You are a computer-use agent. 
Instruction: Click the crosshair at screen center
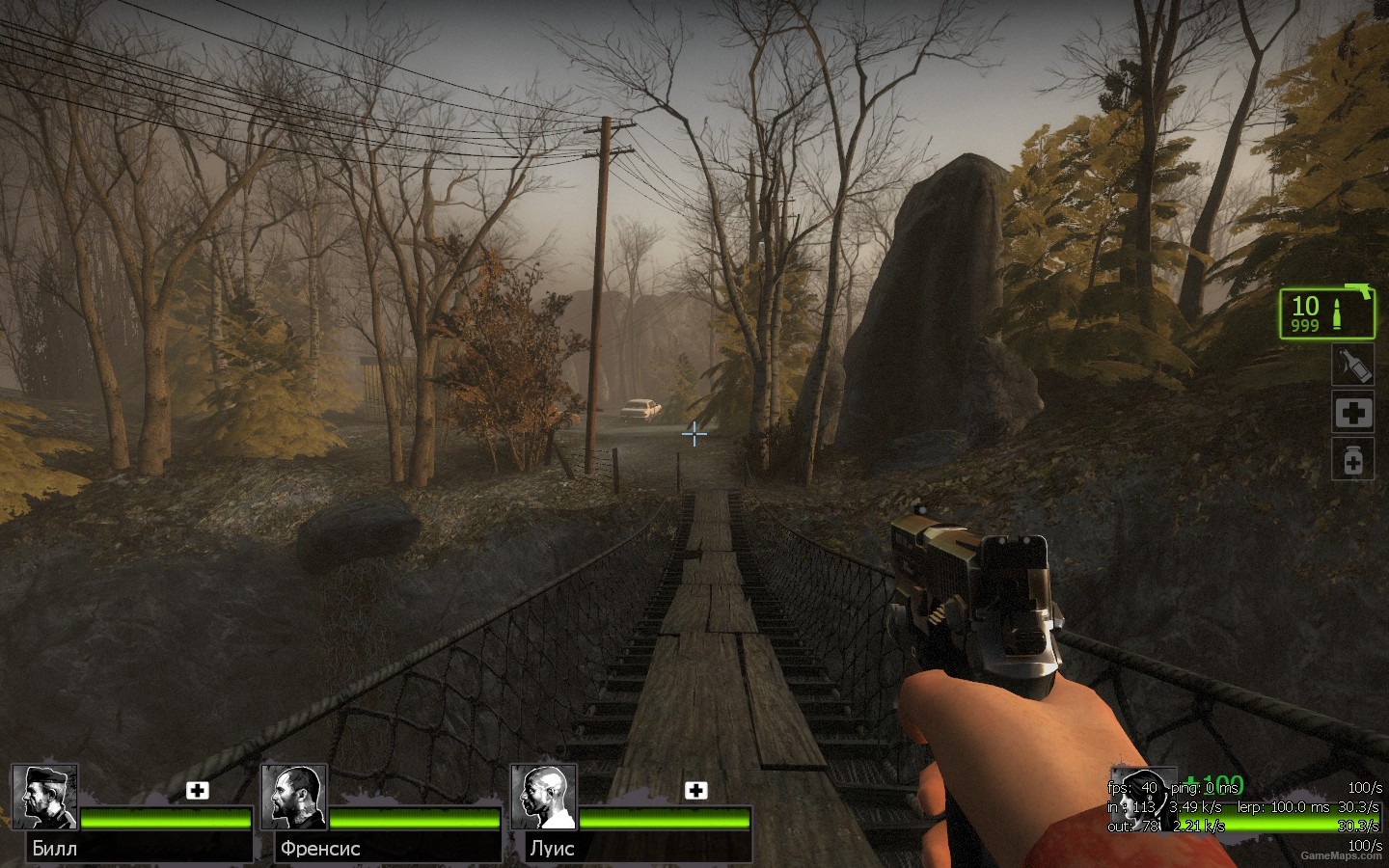694,435
